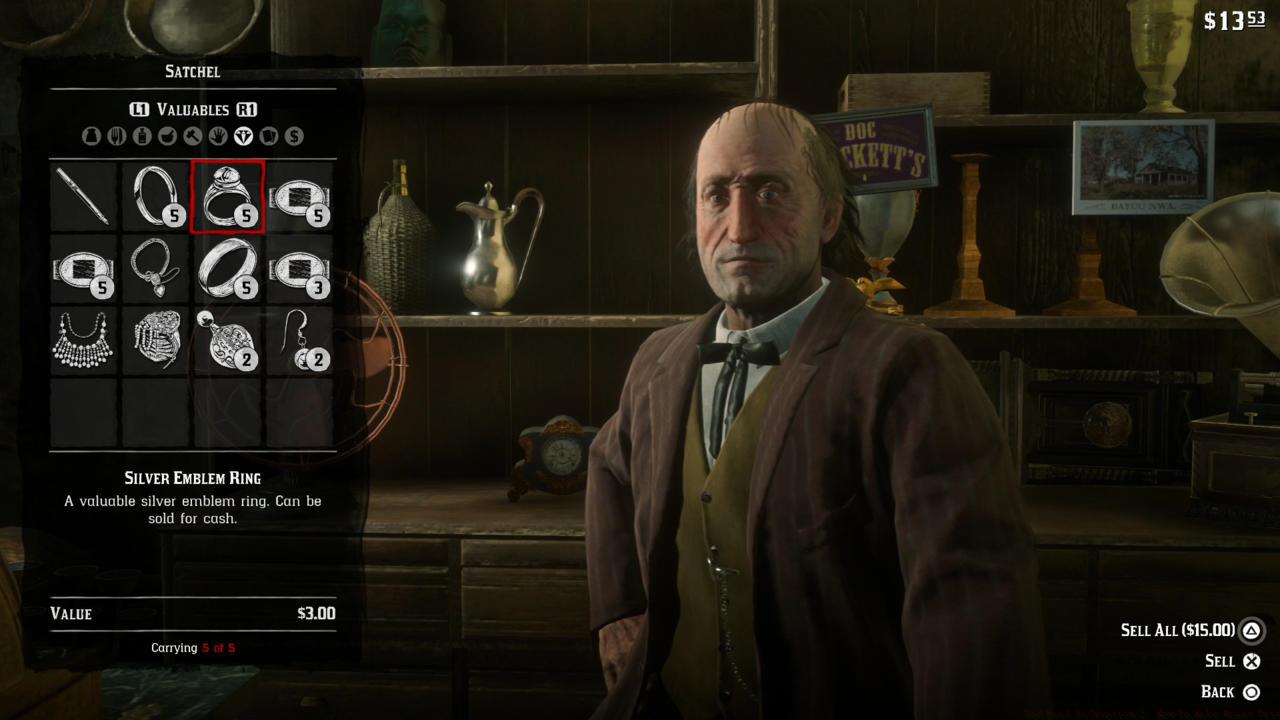Choose the plain wedding band ring slot

(228, 269)
